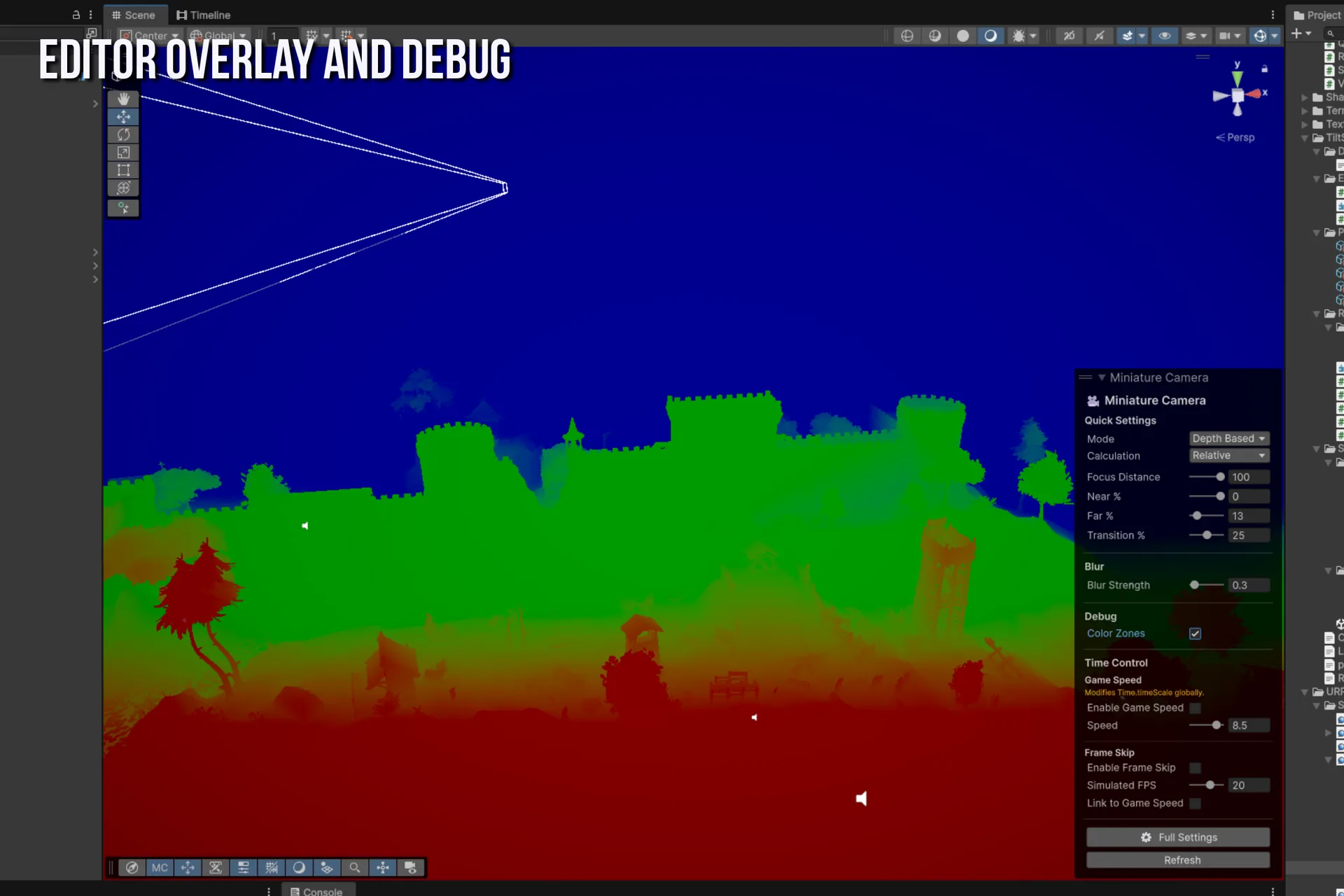The height and width of the screenshot is (896, 1344).
Task: Click the Full Settings button
Action: [1179, 837]
